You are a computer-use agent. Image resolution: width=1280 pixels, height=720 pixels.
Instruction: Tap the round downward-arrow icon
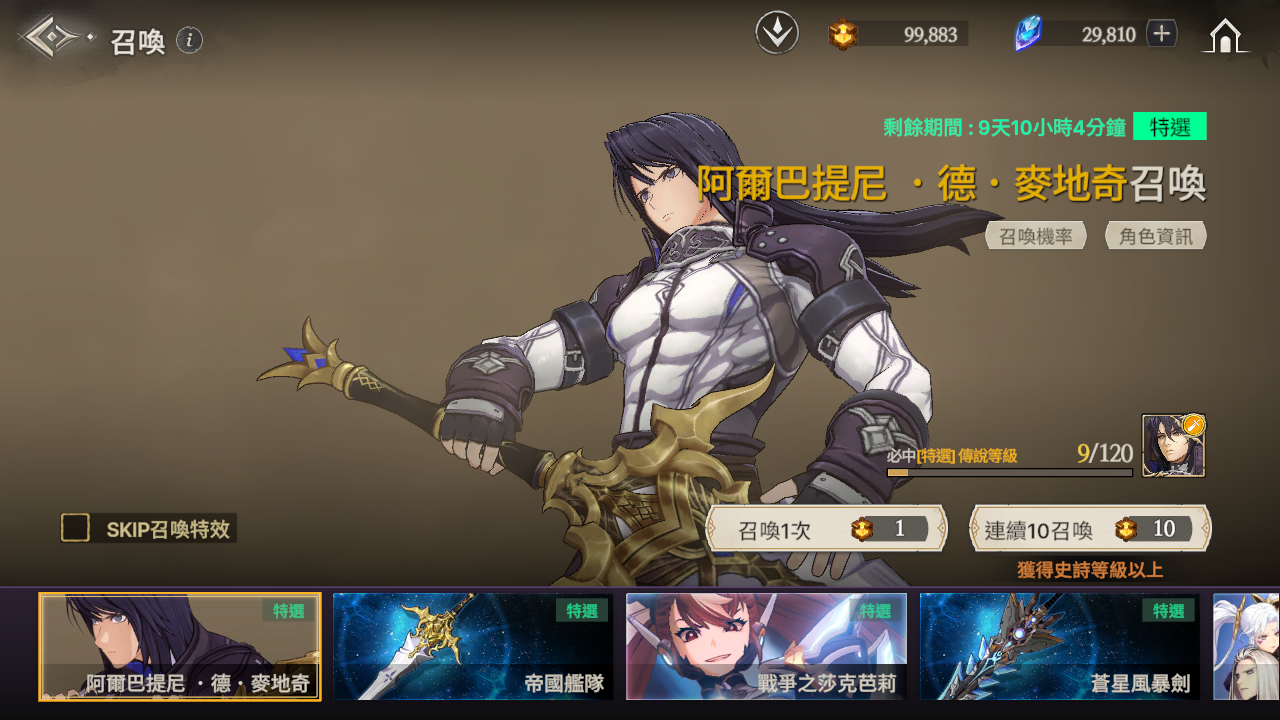(x=777, y=34)
